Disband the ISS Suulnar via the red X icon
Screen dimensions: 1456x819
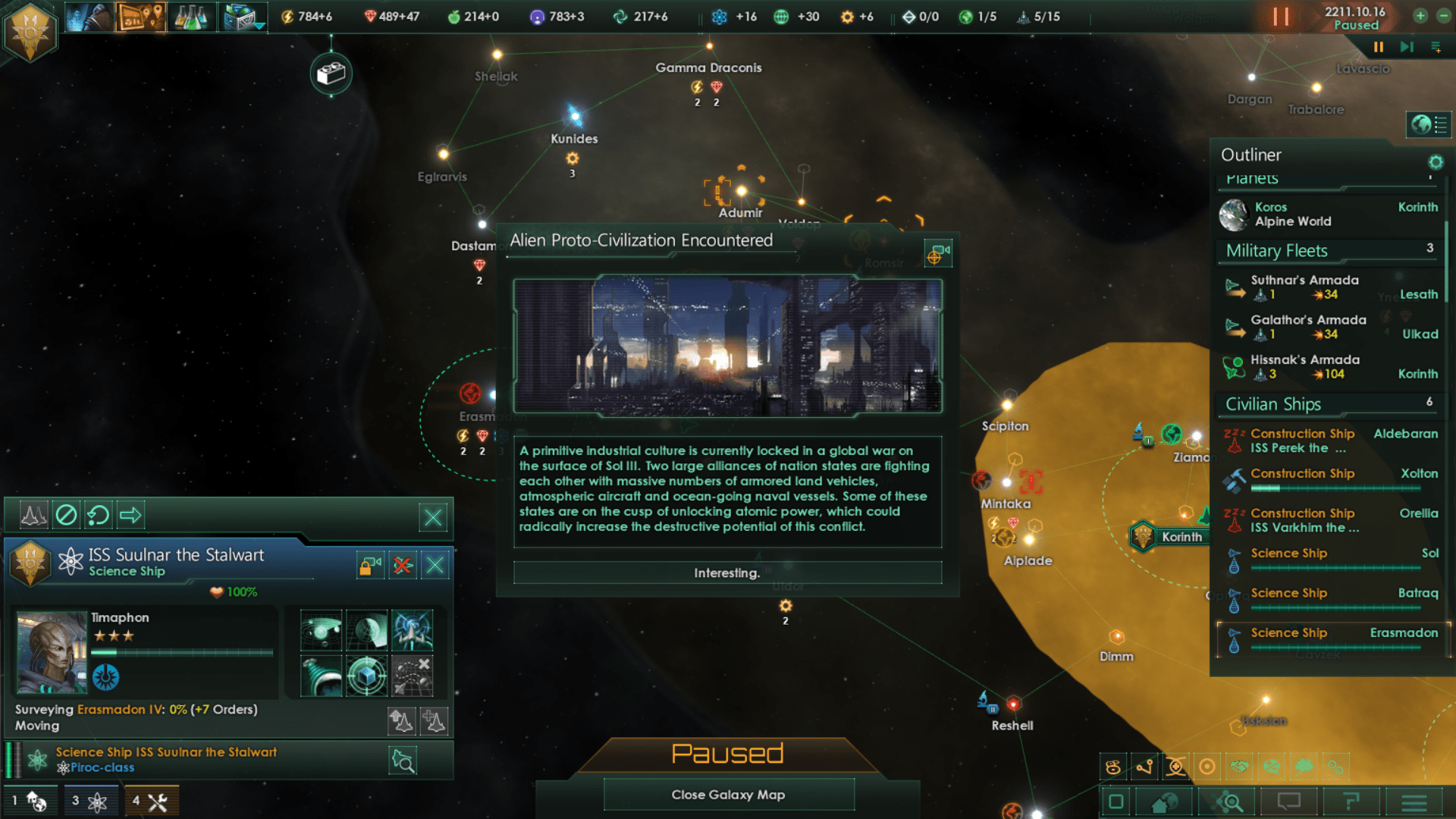pos(403,564)
